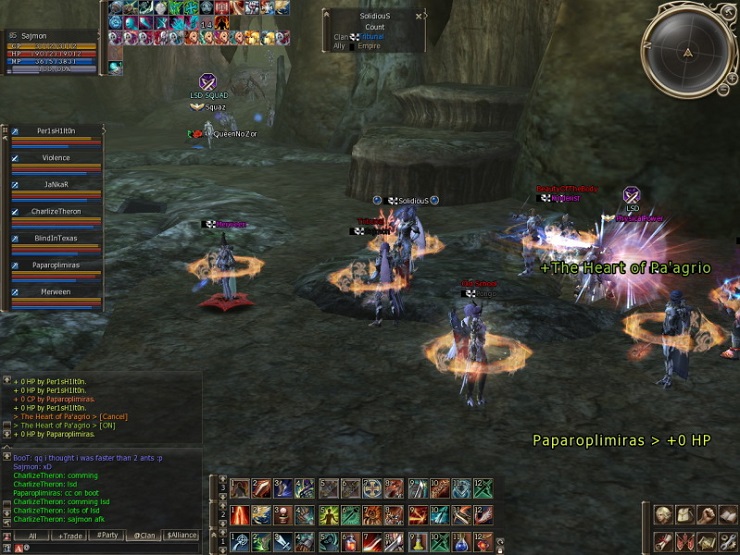Screen dimensions: 740x555
Task: Select CharlizeTheron in the party panel
Action: [x=56, y=212]
